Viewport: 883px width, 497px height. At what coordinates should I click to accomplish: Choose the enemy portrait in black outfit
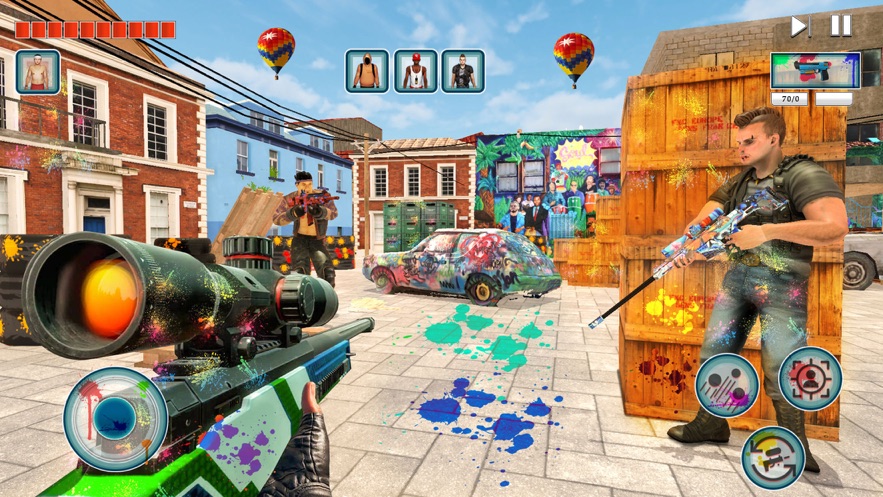tap(463, 71)
